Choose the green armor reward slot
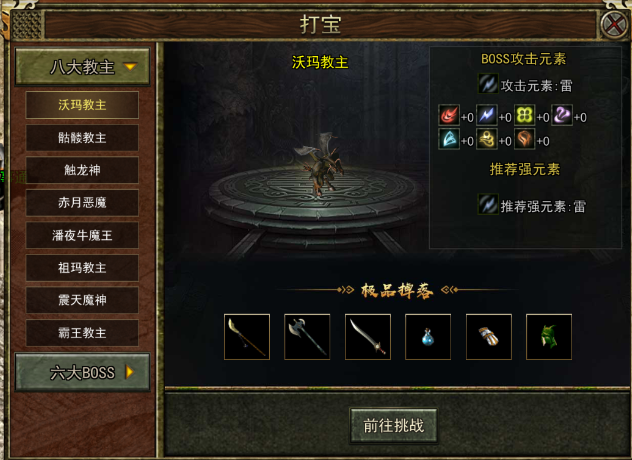Screen dimensions: 632x460 pyautogui.click(x=549, y=337)
